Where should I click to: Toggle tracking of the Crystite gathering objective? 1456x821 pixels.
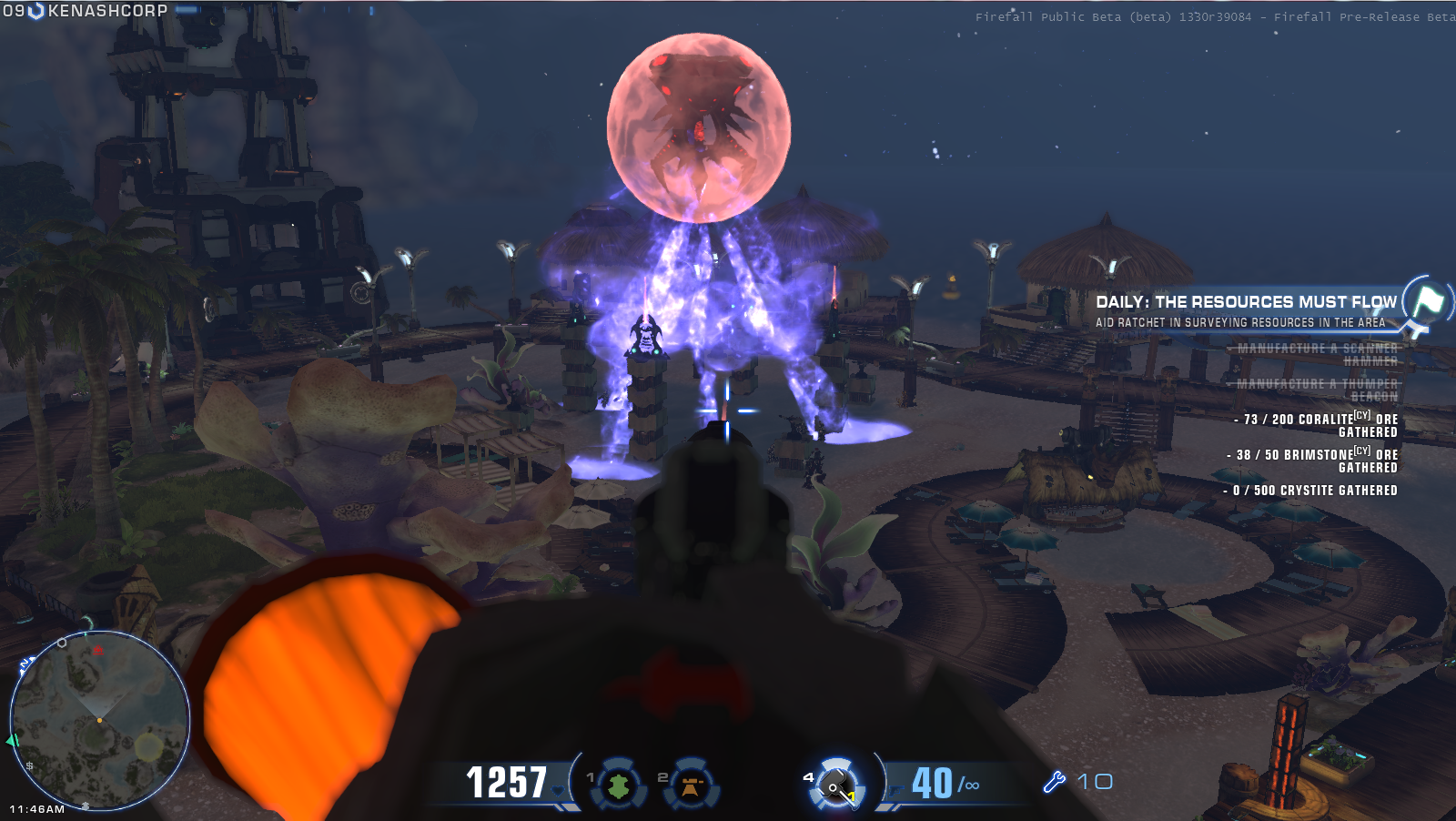coord(1310,489)
